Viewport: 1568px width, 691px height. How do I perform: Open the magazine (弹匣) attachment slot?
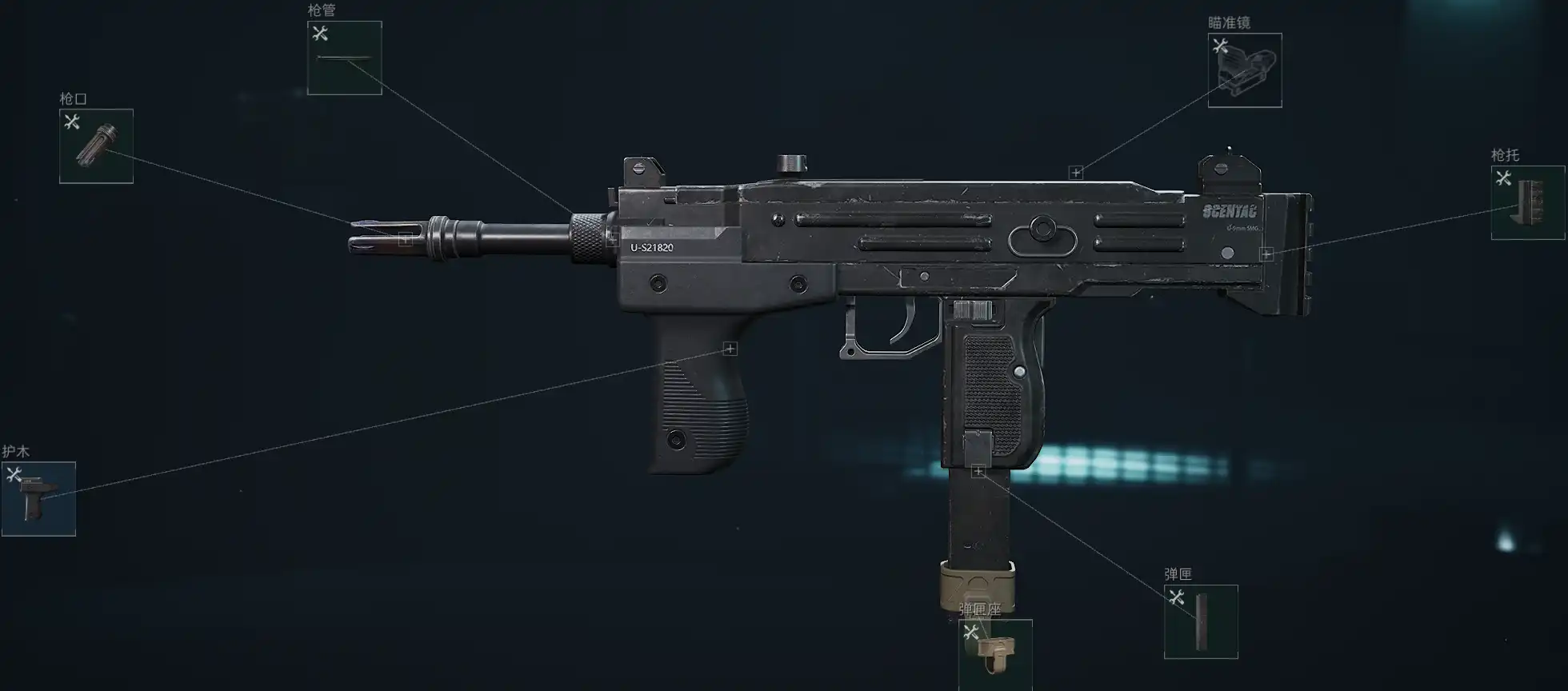1200,622
